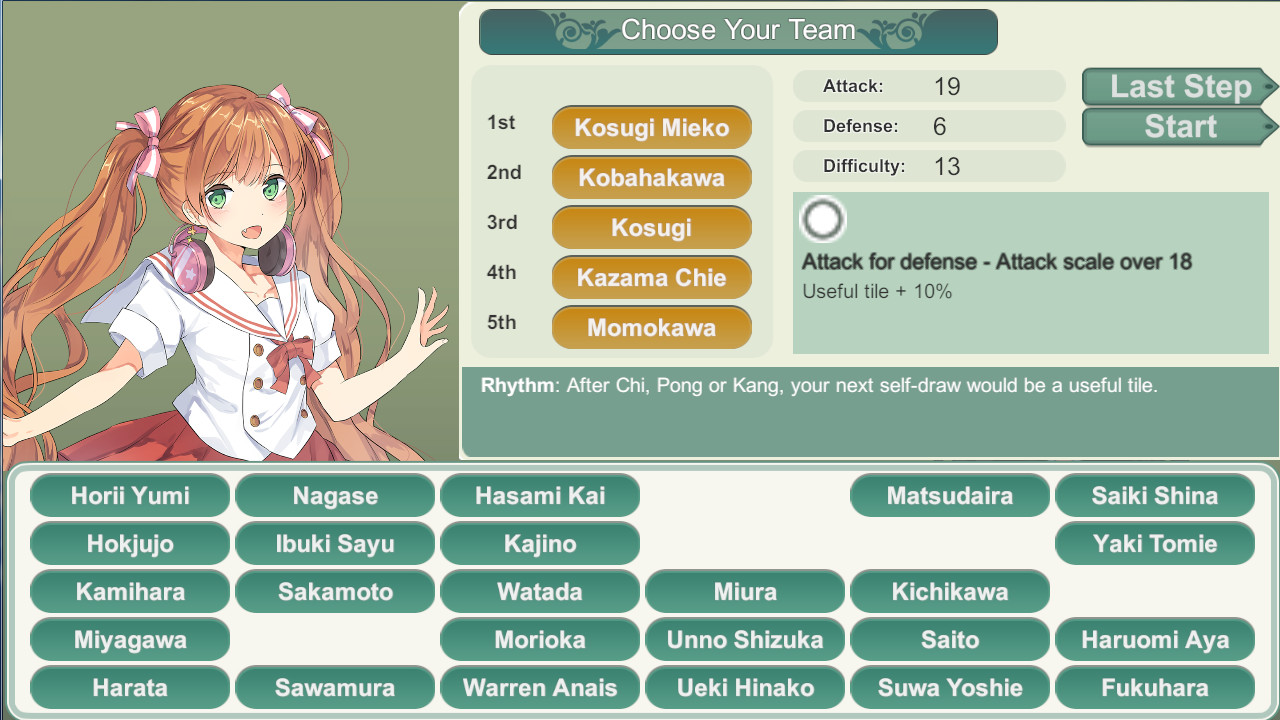This screenshot has width=1280, height=720.
Task: Click the Attack stat field
Action: (x=929, y=86)
